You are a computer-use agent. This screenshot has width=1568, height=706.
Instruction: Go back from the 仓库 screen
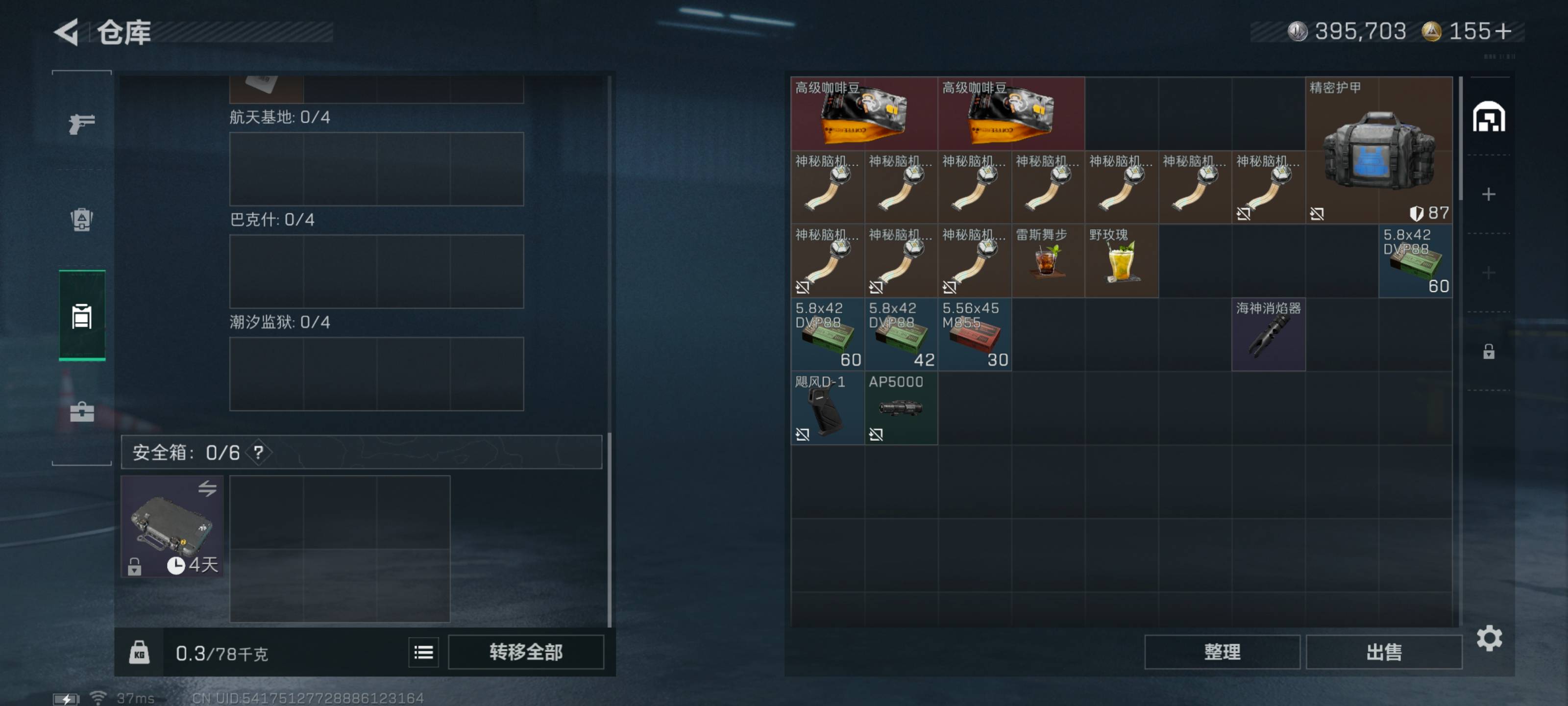tap(67, 32)
